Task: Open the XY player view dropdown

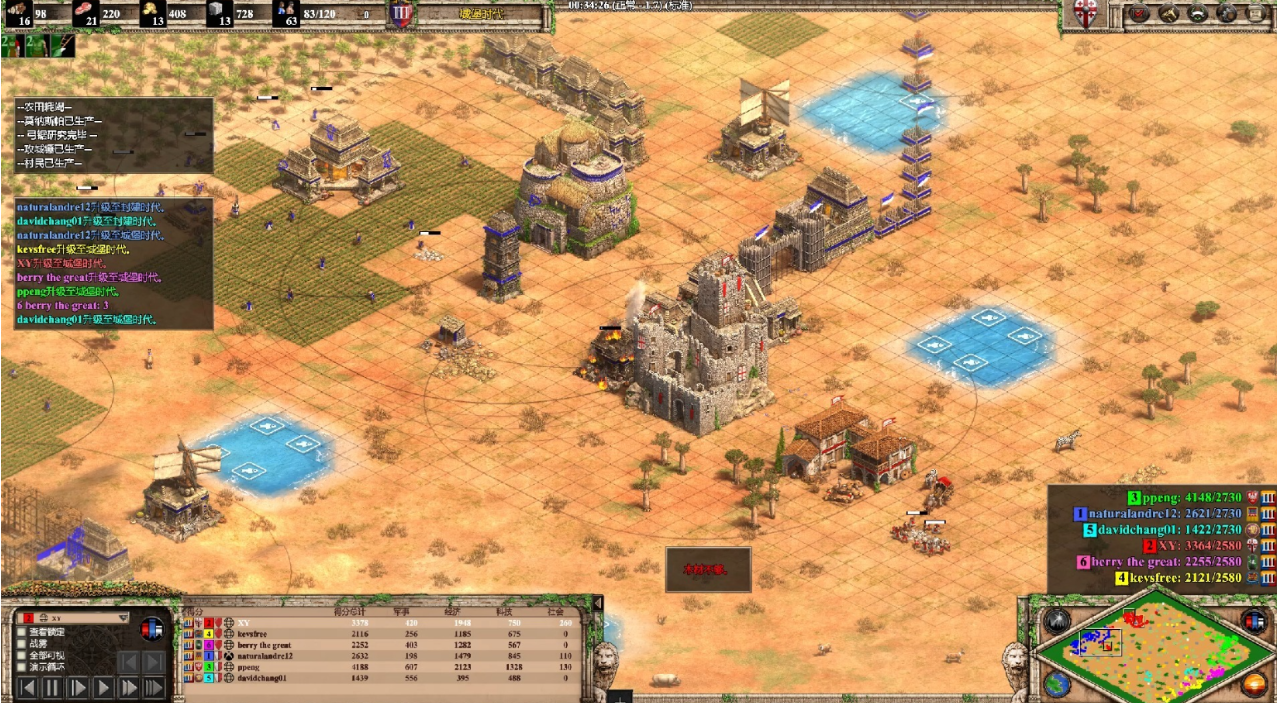Action: [123, 618]
